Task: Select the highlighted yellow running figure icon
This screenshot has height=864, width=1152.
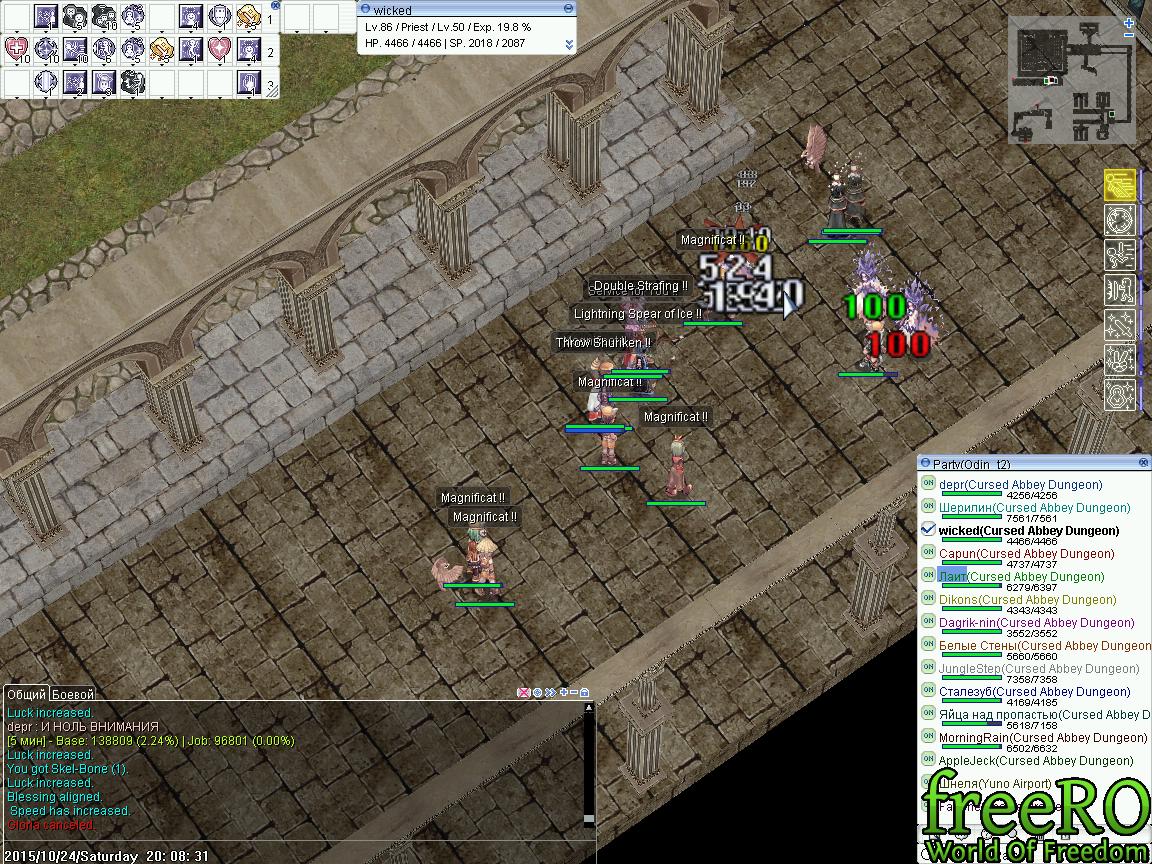Action: 1119,185
